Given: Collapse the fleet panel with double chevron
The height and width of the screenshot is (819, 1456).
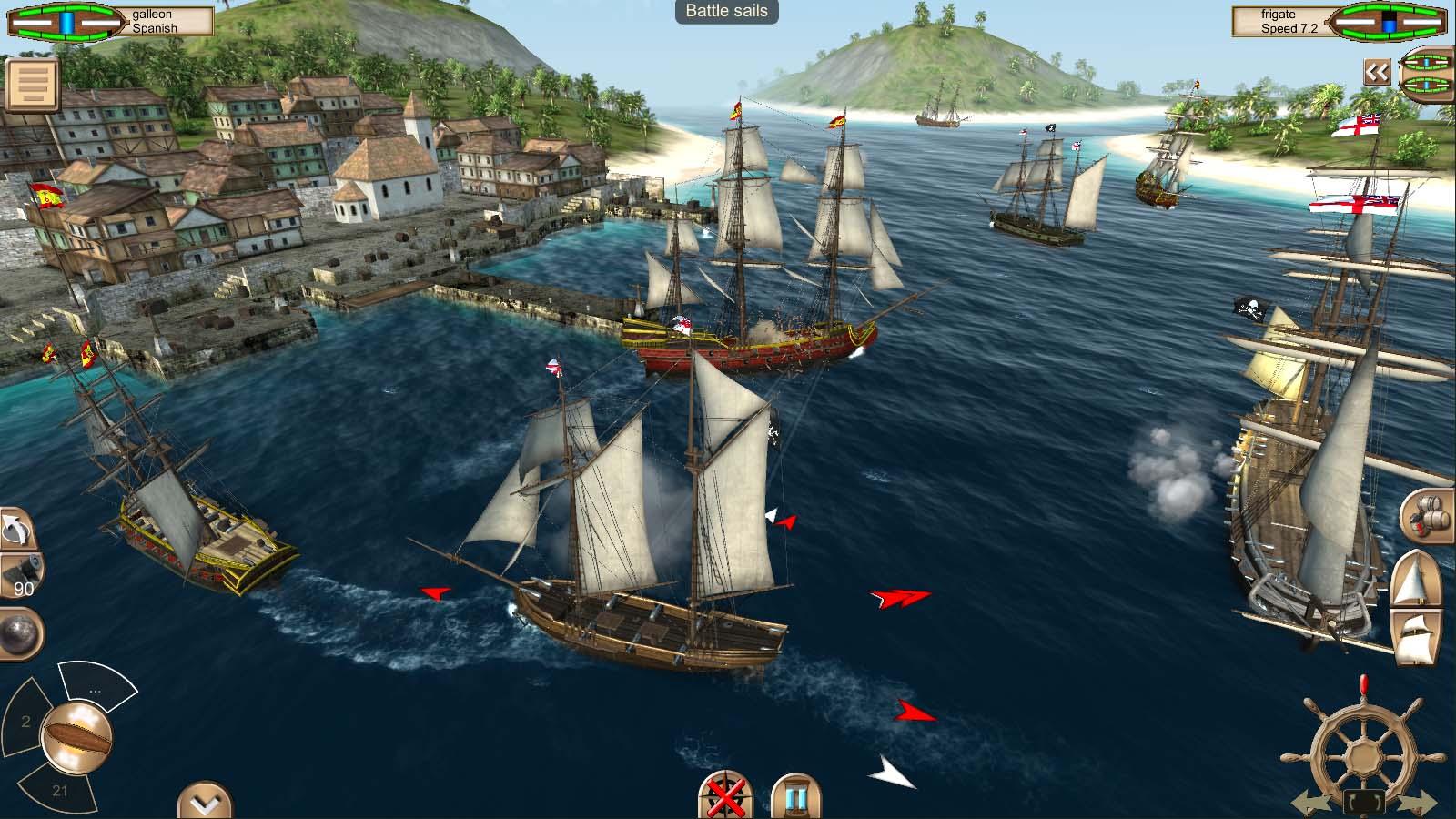Looking at the screenshot, I should (1376, 72).
